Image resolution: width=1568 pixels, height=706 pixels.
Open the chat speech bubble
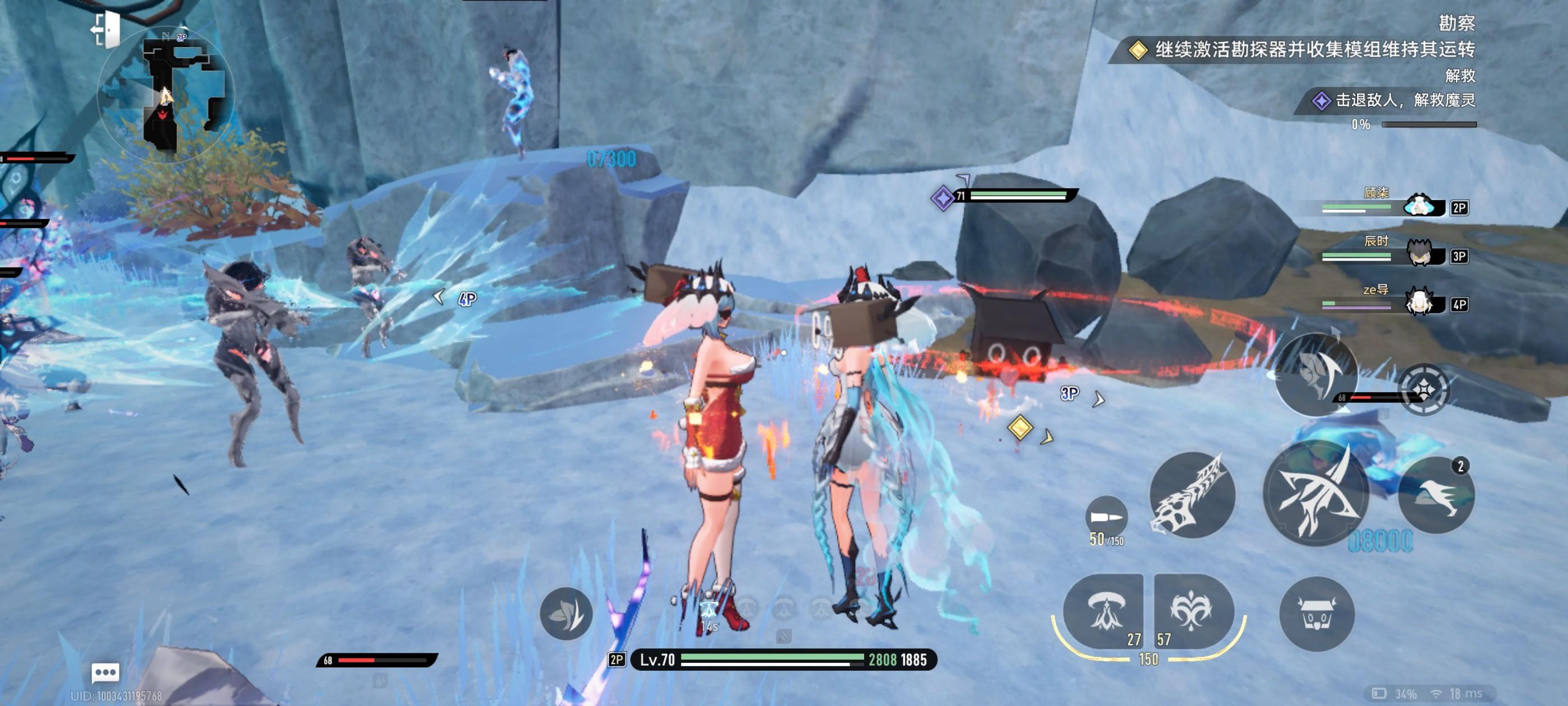105,672
